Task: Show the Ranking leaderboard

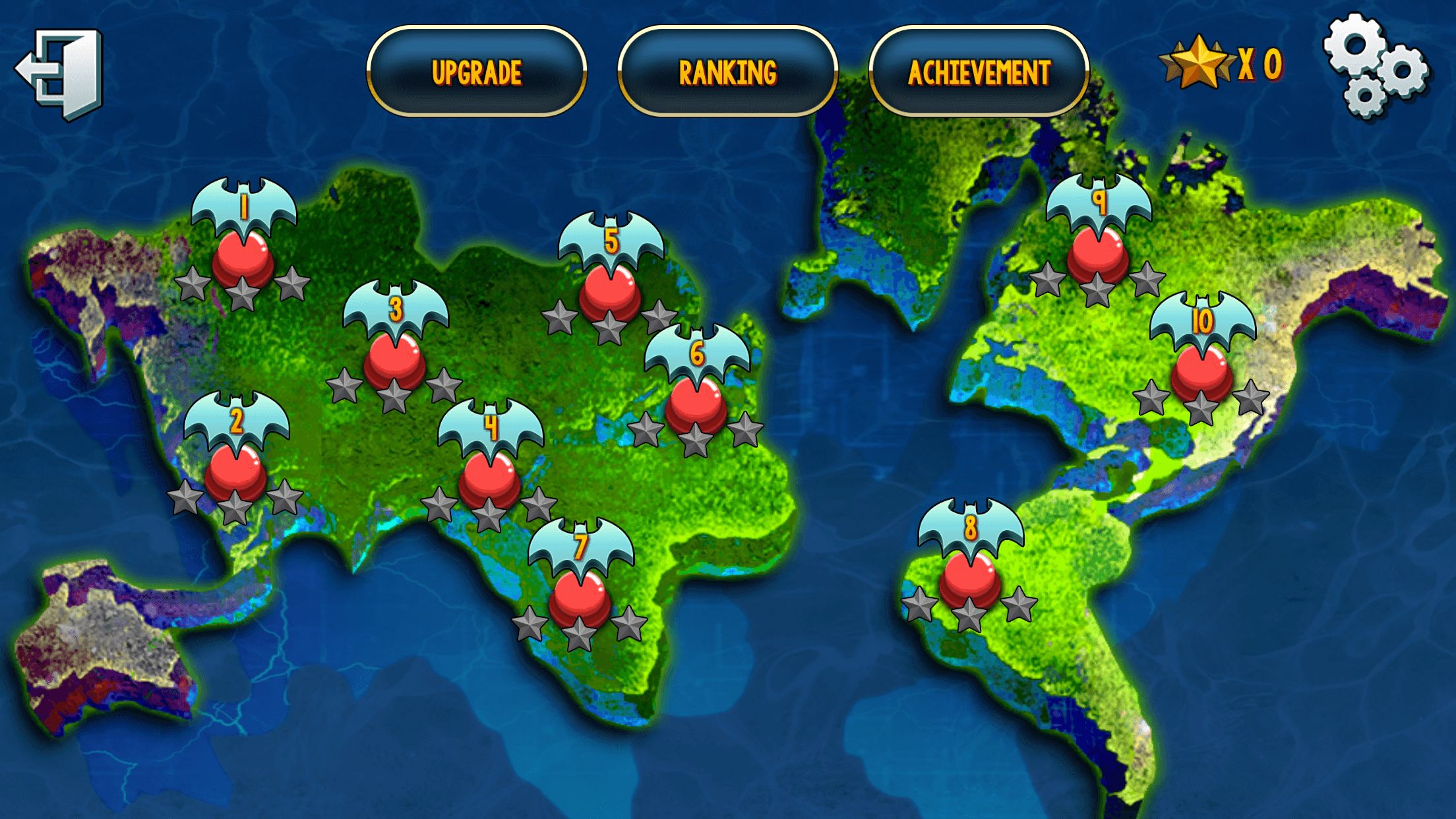Action: (x=727, y=71)
